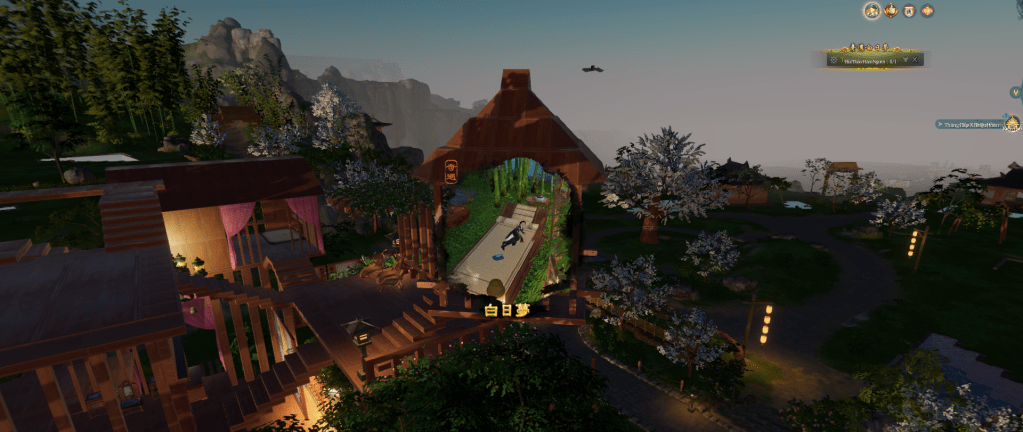Screen dimensions: 1023x432
Task: Close the quest tracker with the X
Action: pos(915,60)
